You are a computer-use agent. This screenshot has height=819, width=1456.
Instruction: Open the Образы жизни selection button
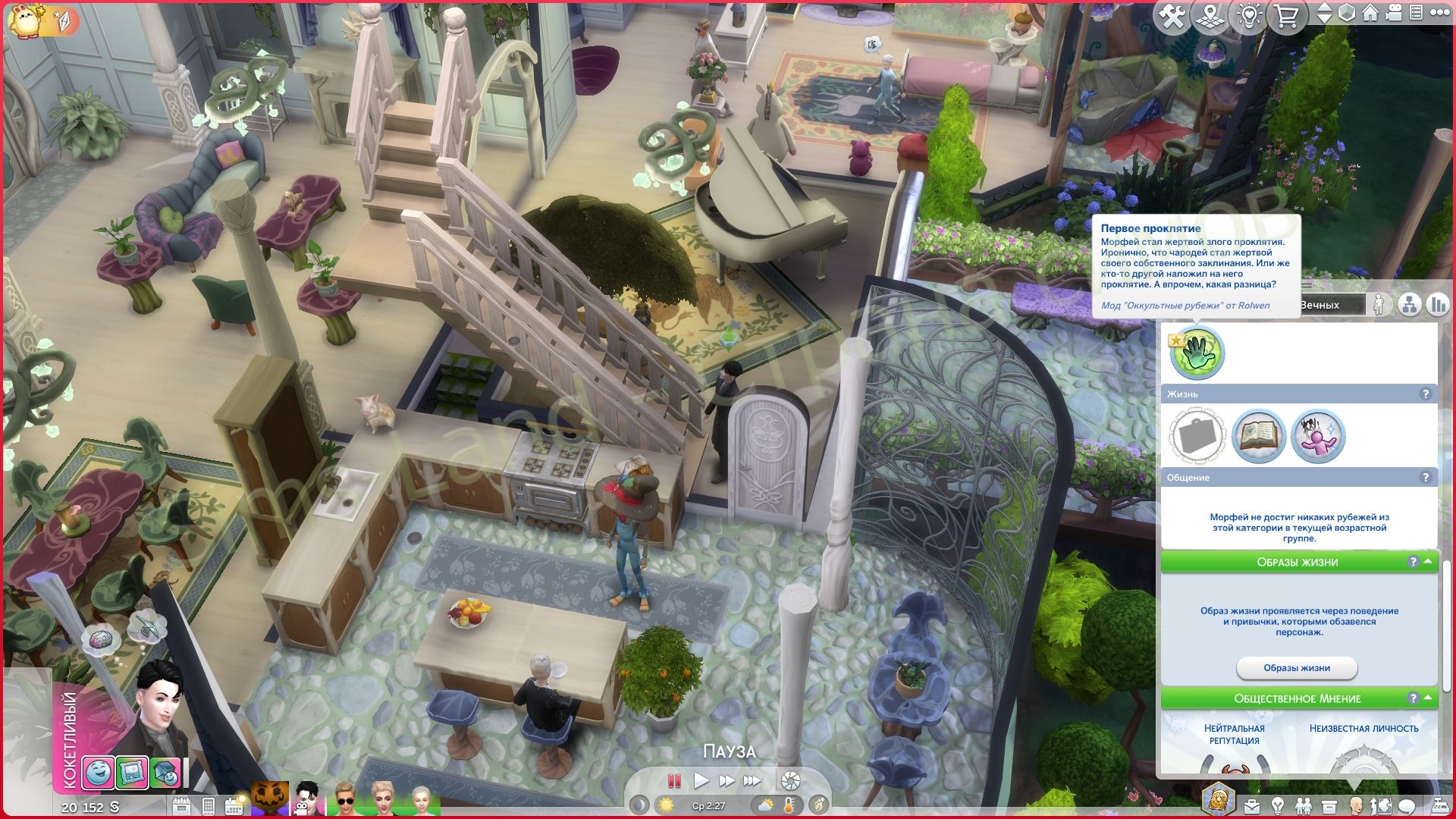(1296, 668)
